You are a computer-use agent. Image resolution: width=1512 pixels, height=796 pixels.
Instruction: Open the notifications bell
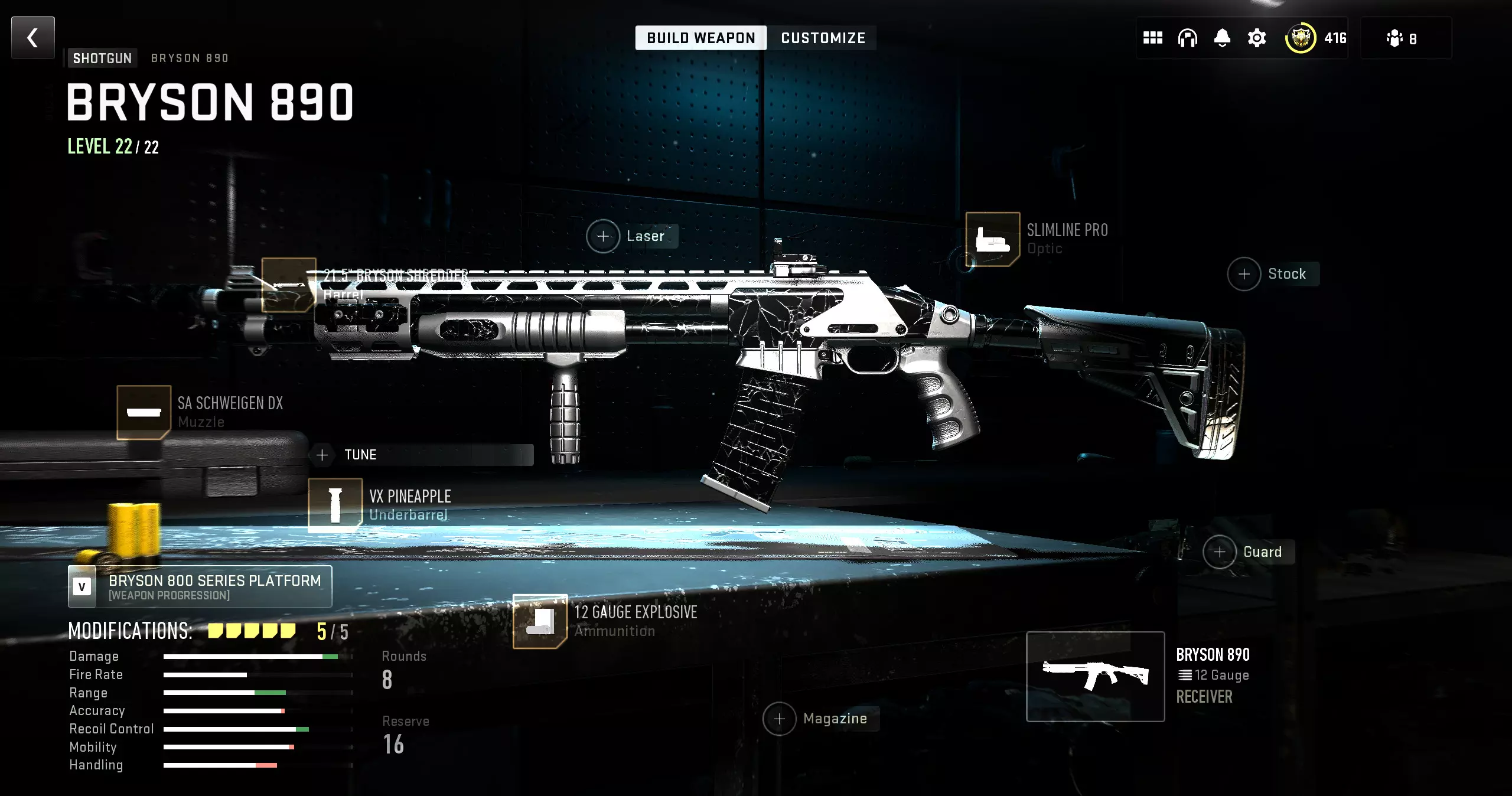[1222, 38]
